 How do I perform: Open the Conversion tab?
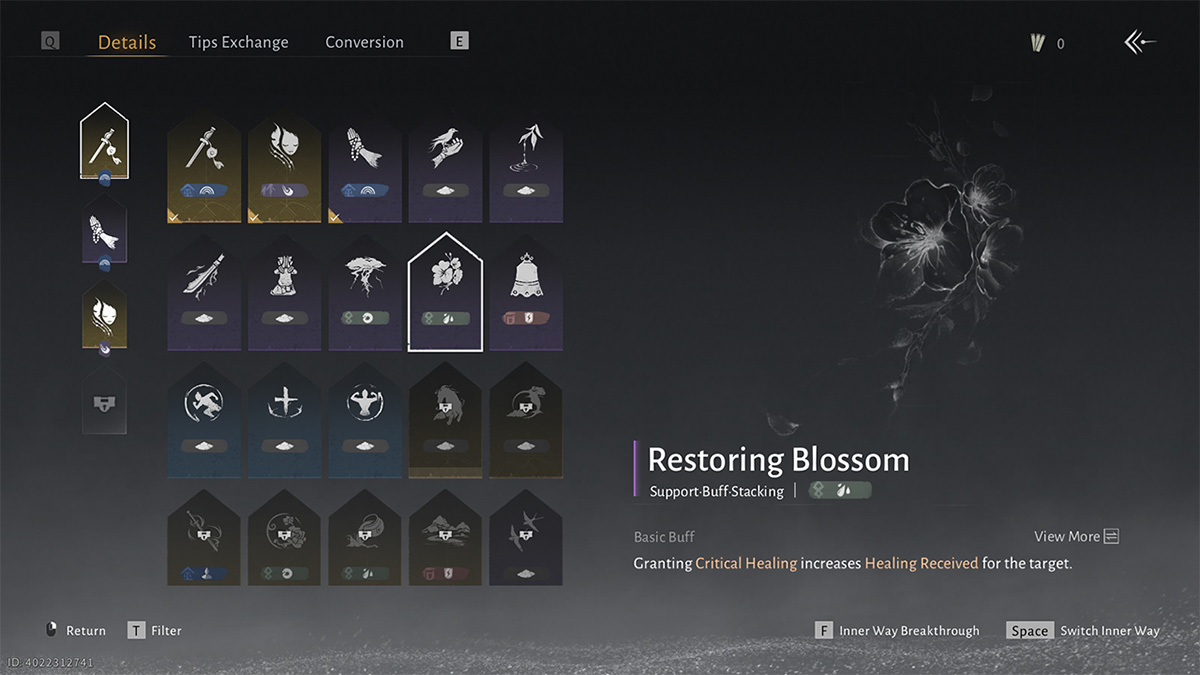point(364,42)
